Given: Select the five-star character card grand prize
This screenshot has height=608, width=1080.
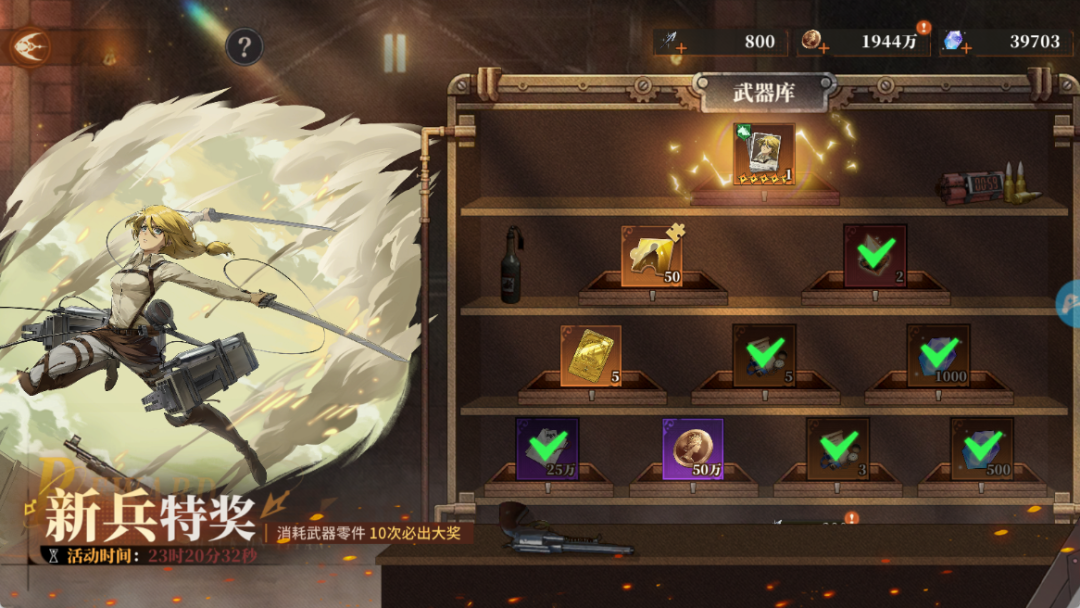Looking at the screenshot, I should (x=764, y=154).
